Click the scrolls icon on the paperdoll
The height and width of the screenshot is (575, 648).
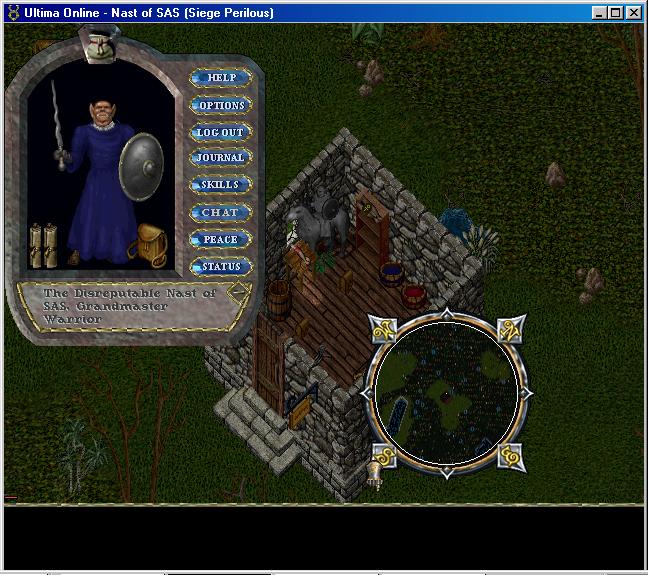point(43,244)
